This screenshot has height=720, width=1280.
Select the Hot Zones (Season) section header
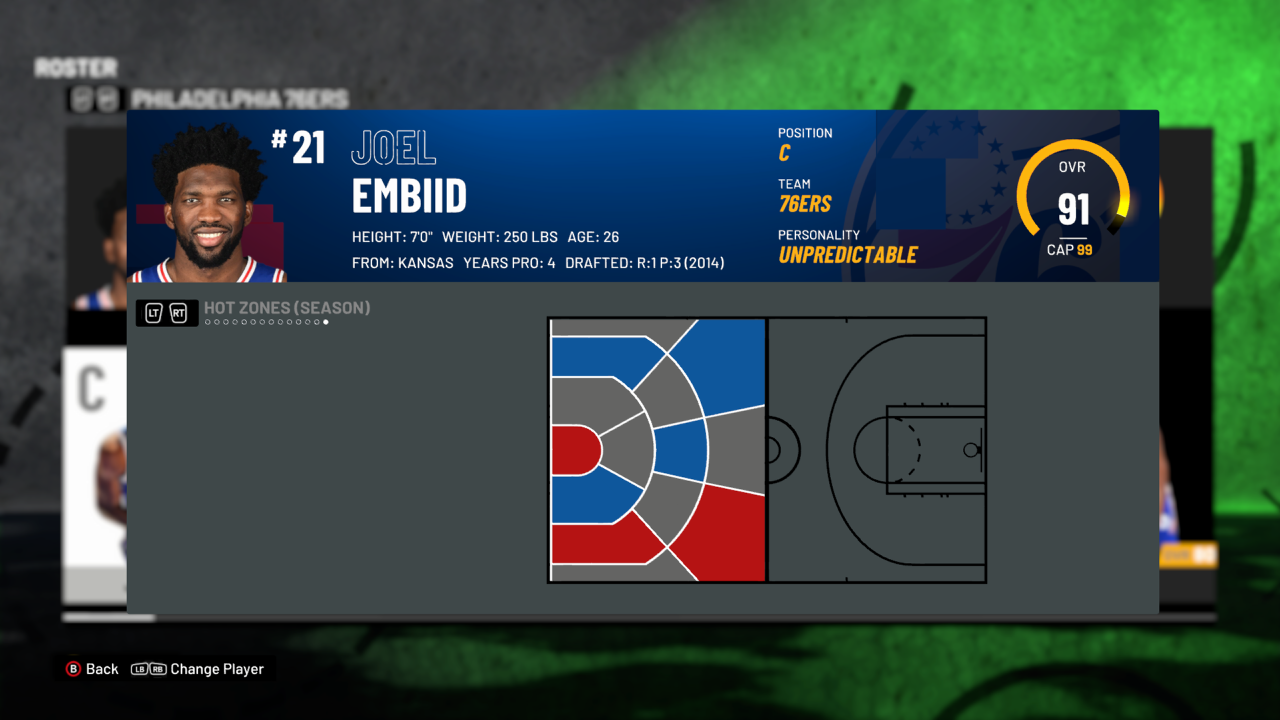[286, 308]
